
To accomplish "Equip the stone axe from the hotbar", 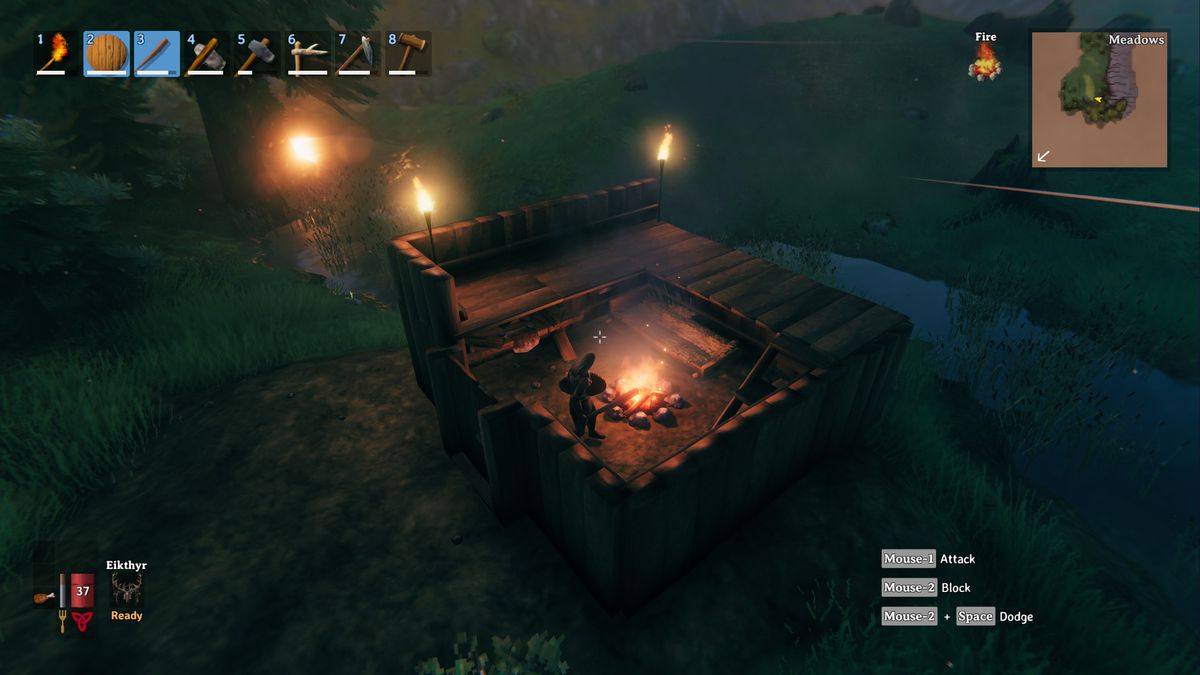I will (x=207, y=54).
